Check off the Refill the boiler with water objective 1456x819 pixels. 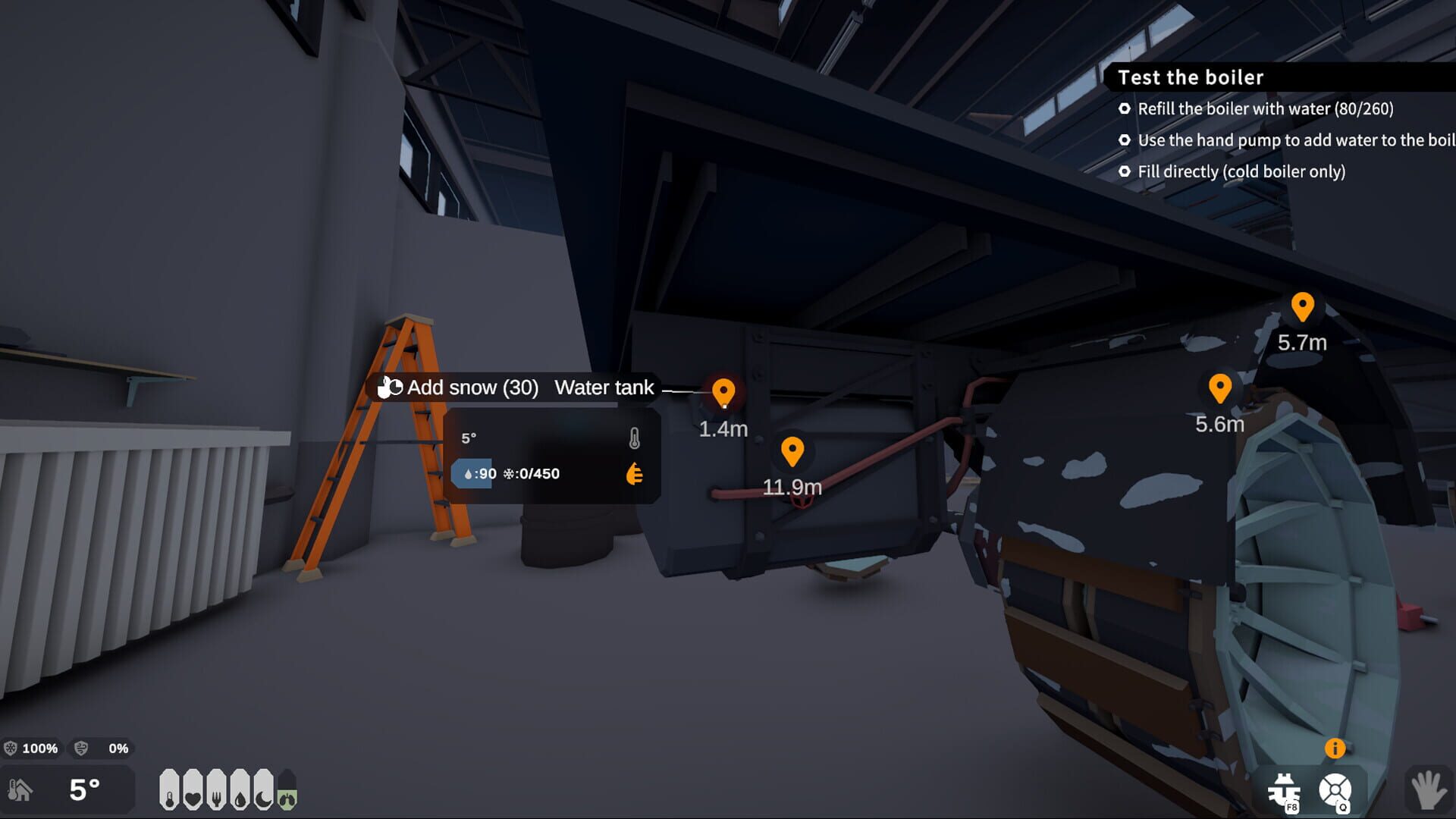coord(1125,109)
